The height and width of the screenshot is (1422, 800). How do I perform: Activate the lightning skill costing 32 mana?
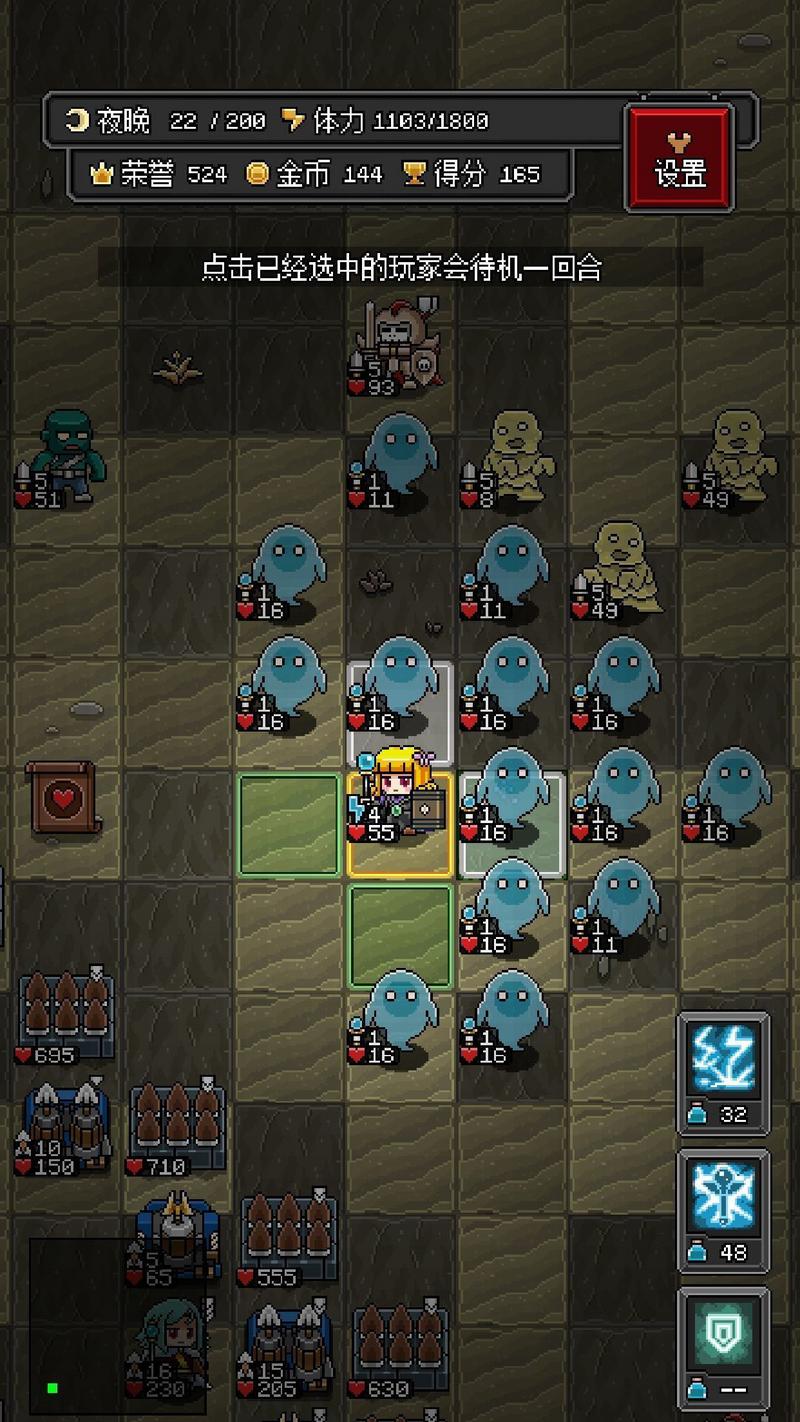[724, 1061]
